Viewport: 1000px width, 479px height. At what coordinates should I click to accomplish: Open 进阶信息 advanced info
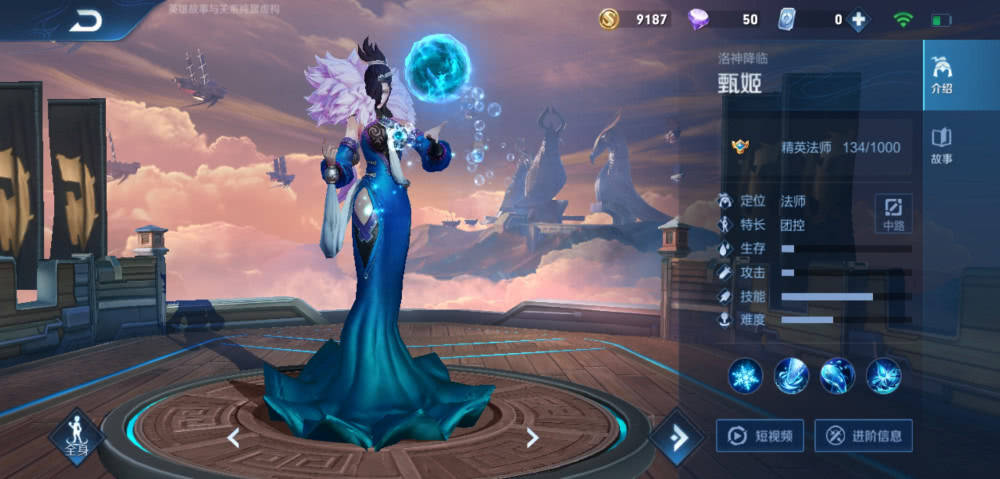tap(864, 435)
